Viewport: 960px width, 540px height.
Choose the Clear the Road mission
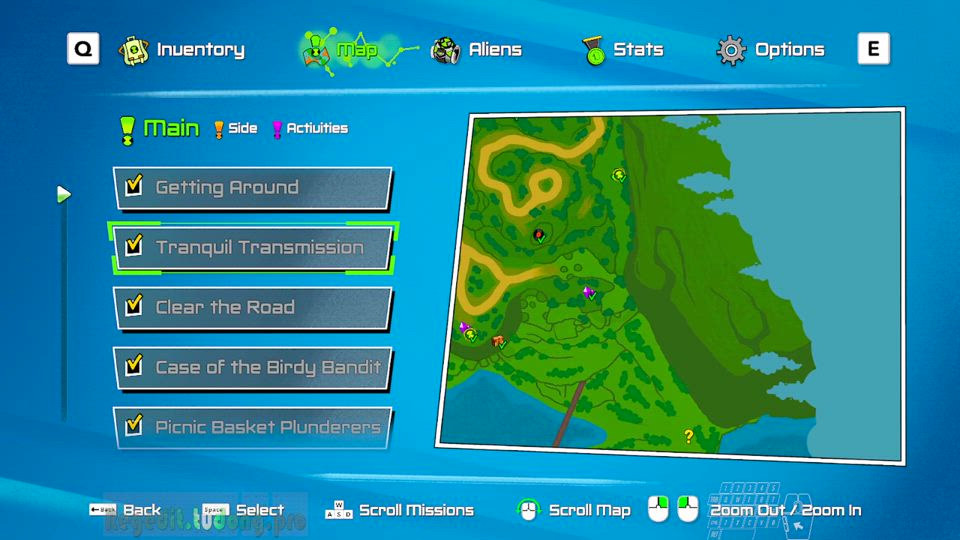[252, 307]
